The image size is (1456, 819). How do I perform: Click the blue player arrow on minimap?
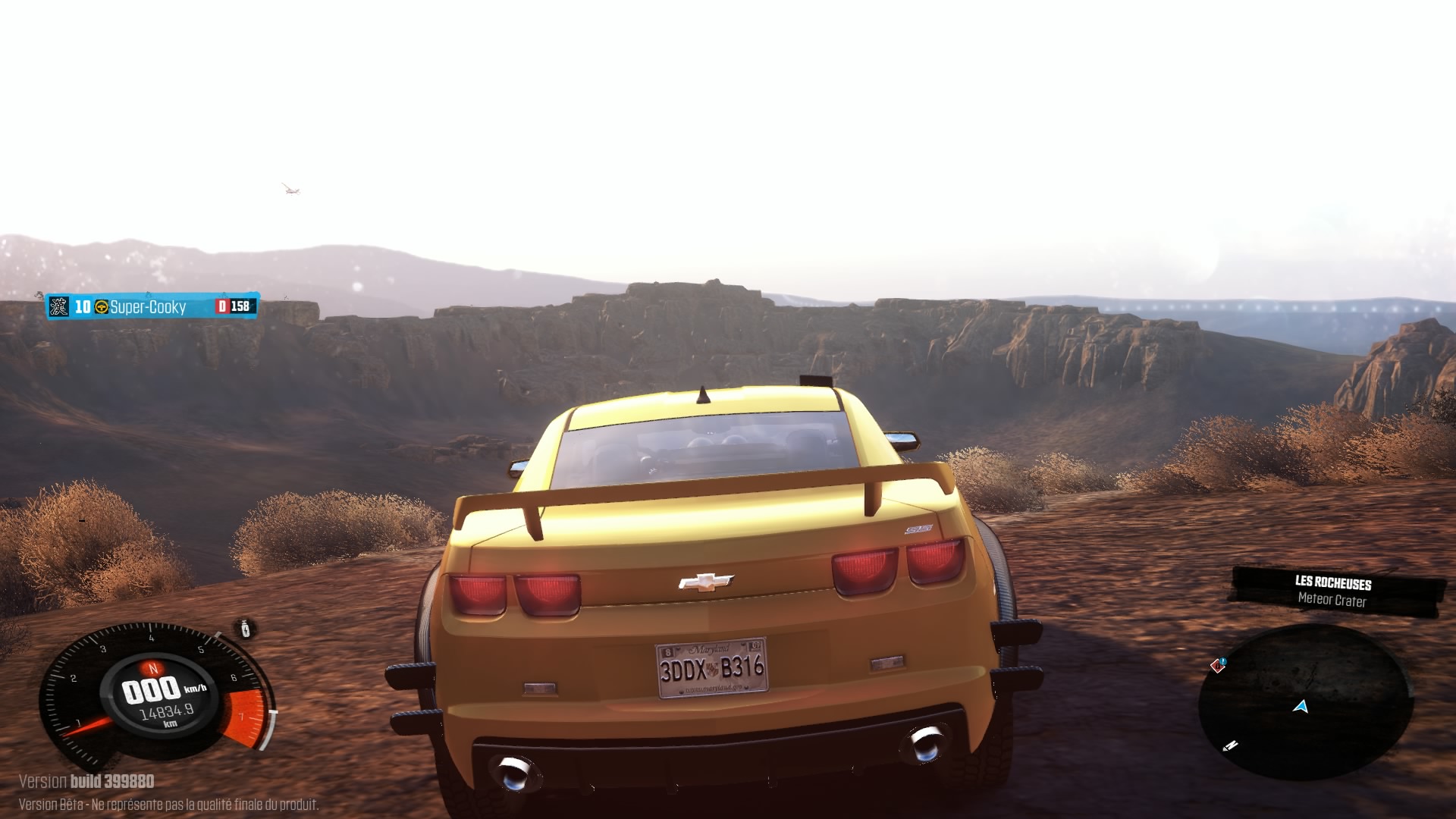pyautogui.click(x=1301, y=707)
